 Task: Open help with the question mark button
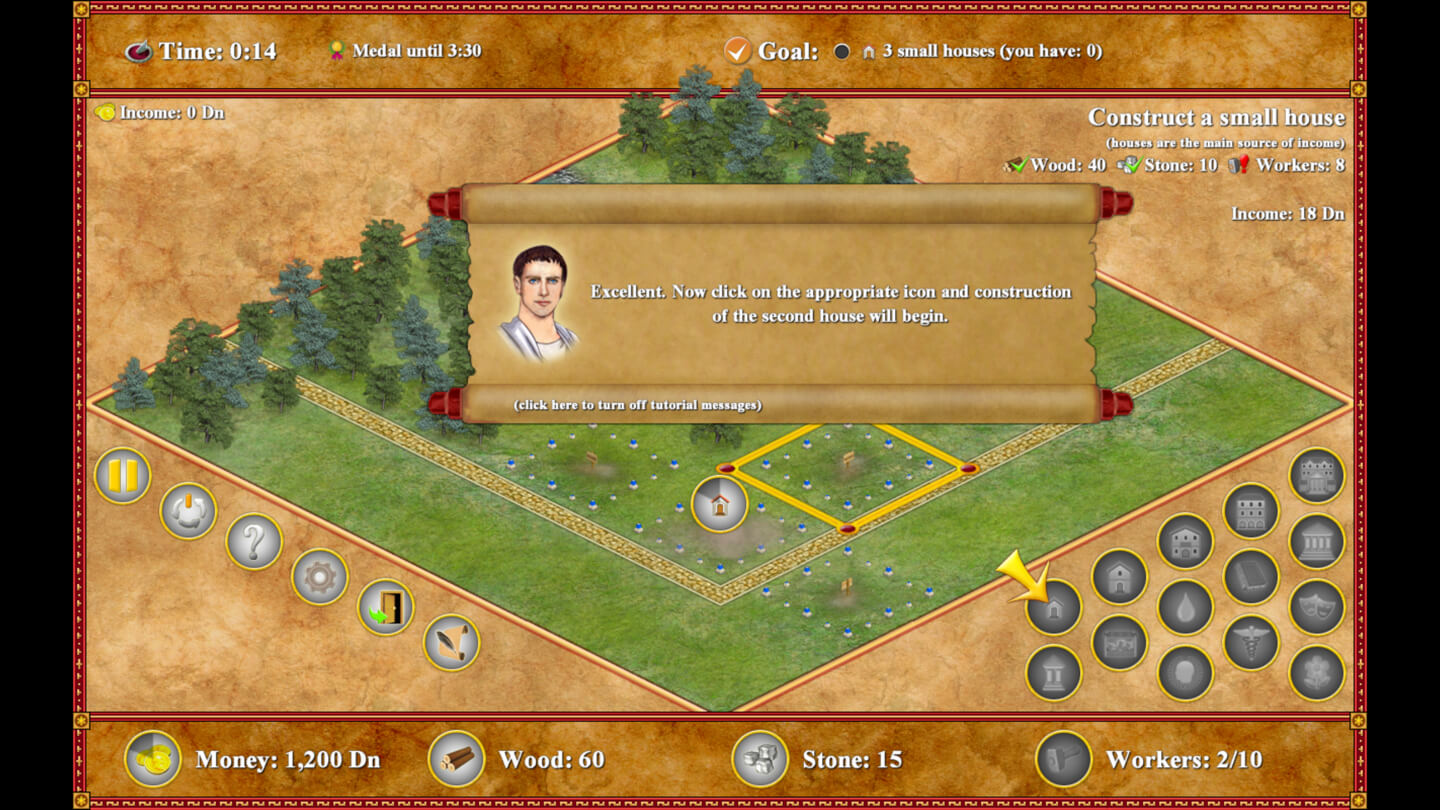click(x=254, y=542)
